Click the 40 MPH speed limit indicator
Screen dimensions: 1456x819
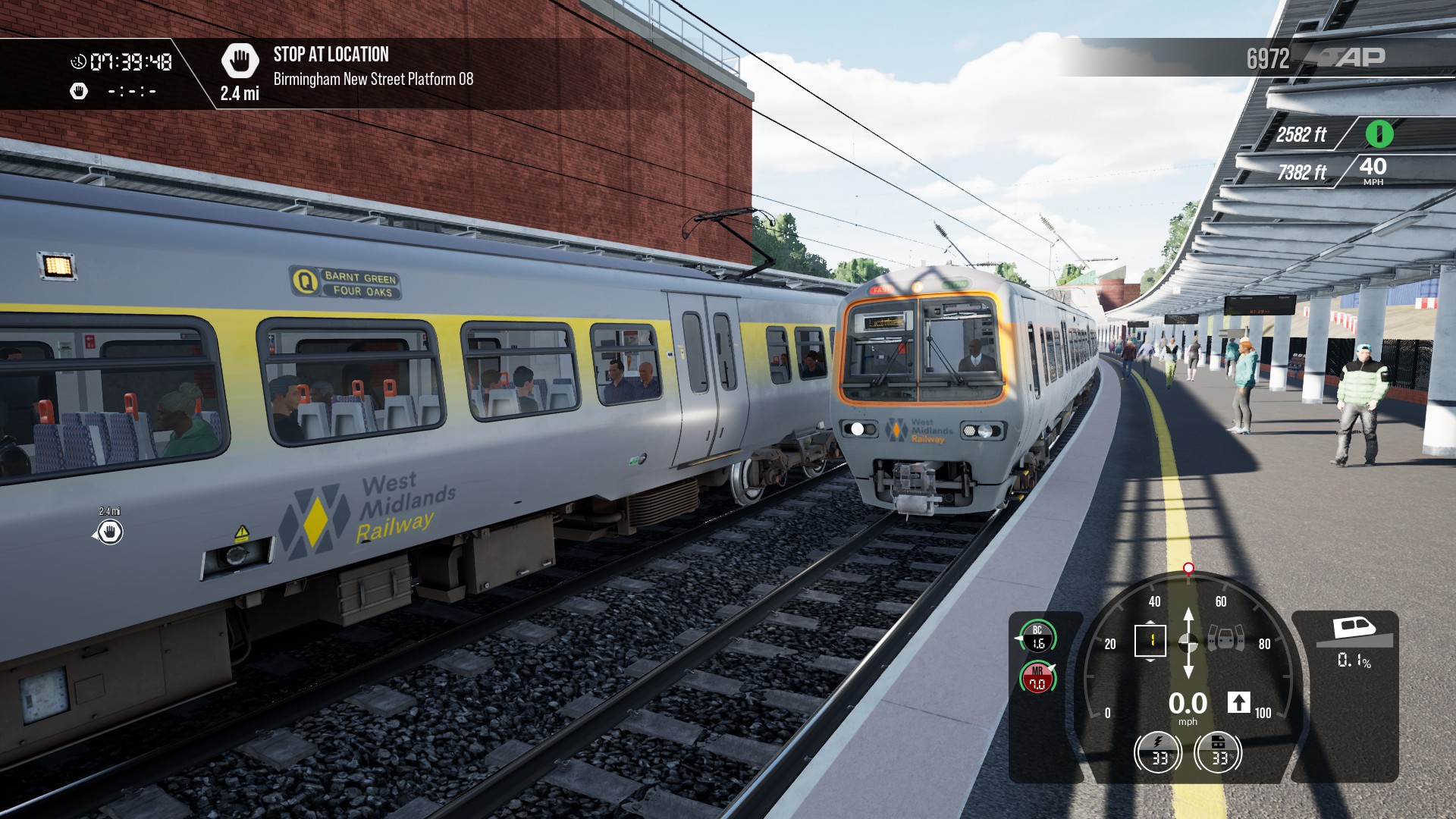tap(1373, 170)
